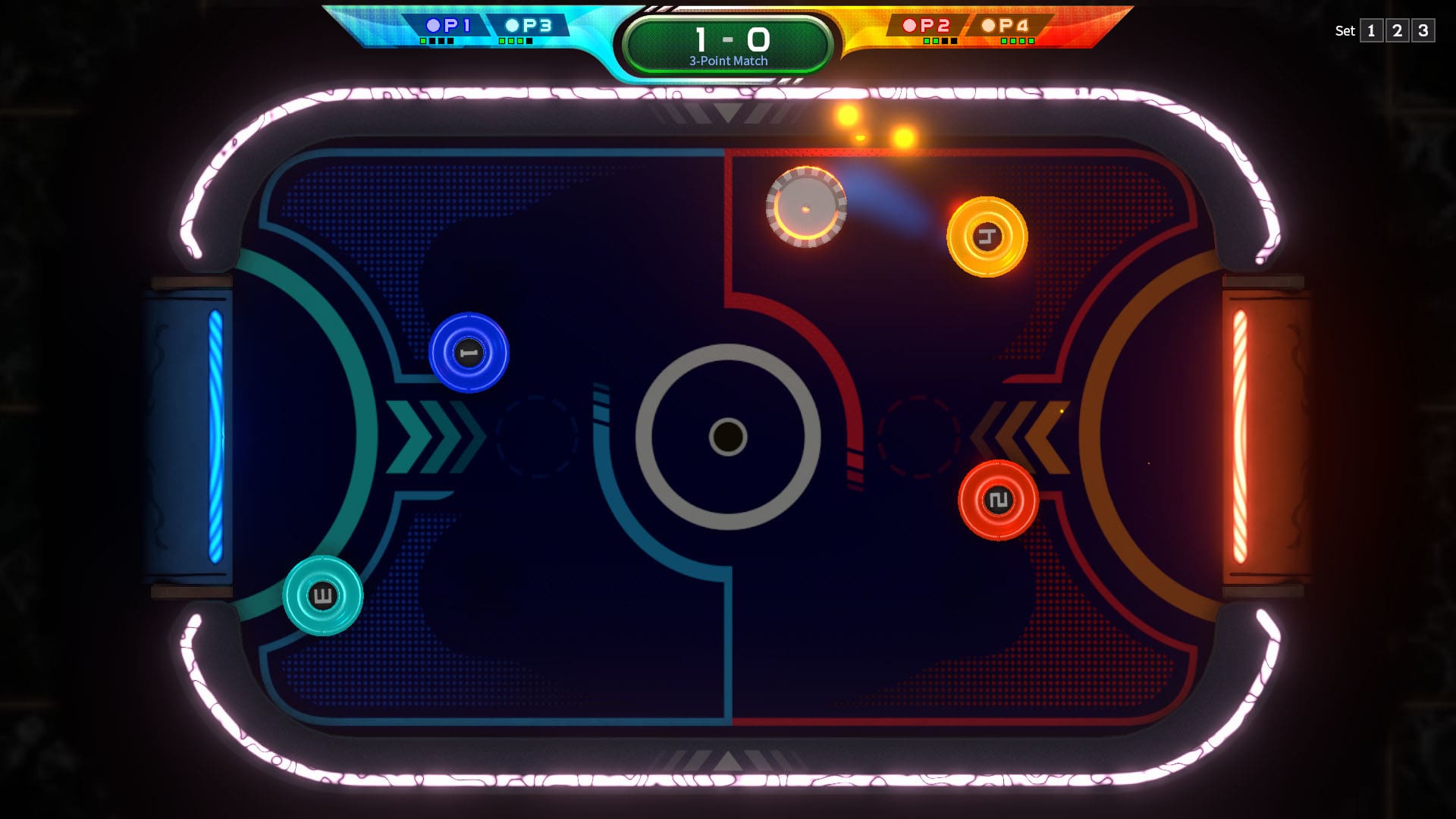Screen dimensions: 1456x819
Task: Switch to Set 2 tab
Action: [x=1396, y=31]
